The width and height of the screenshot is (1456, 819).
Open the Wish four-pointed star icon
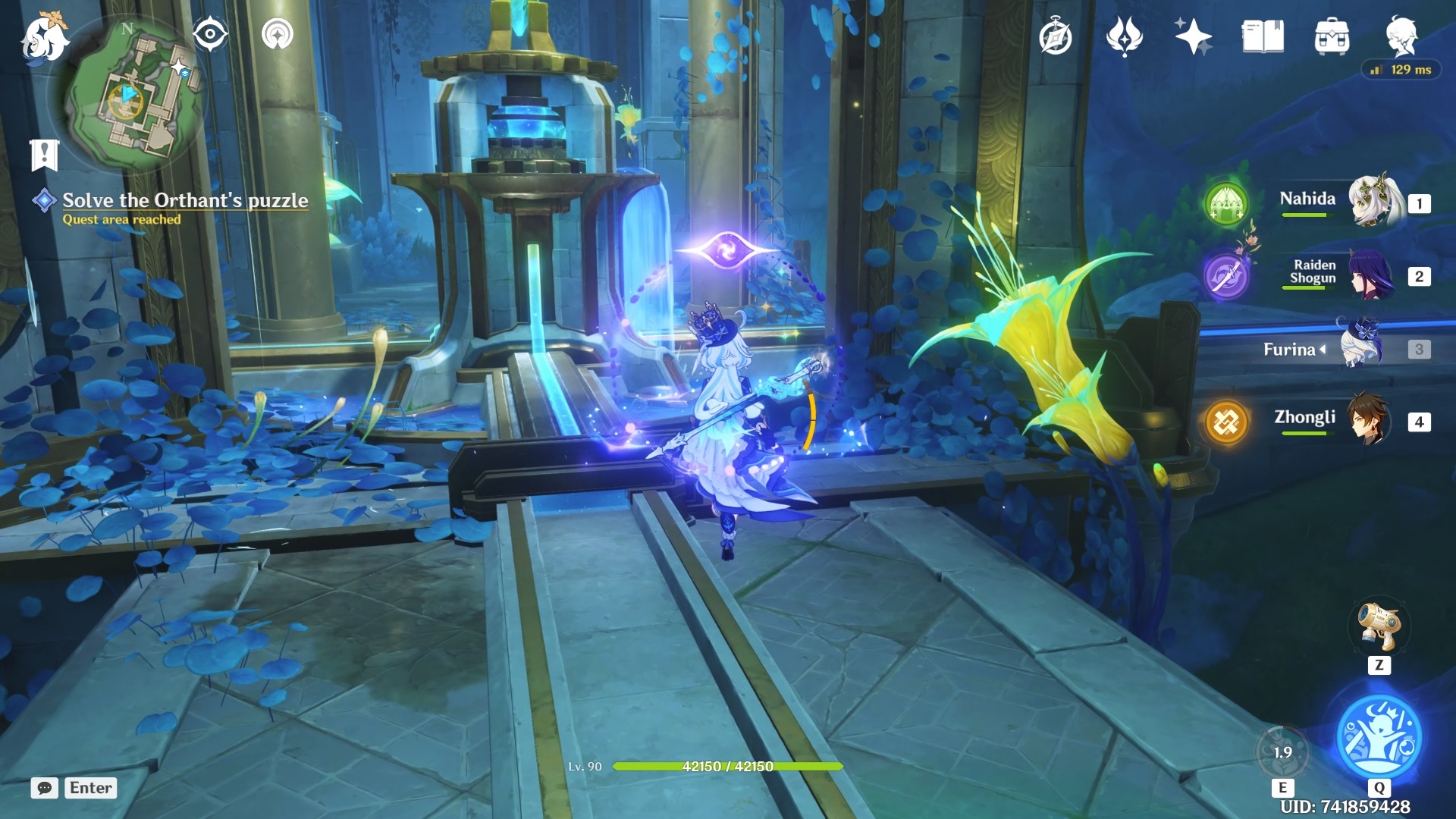click(x=1192, y=36)
